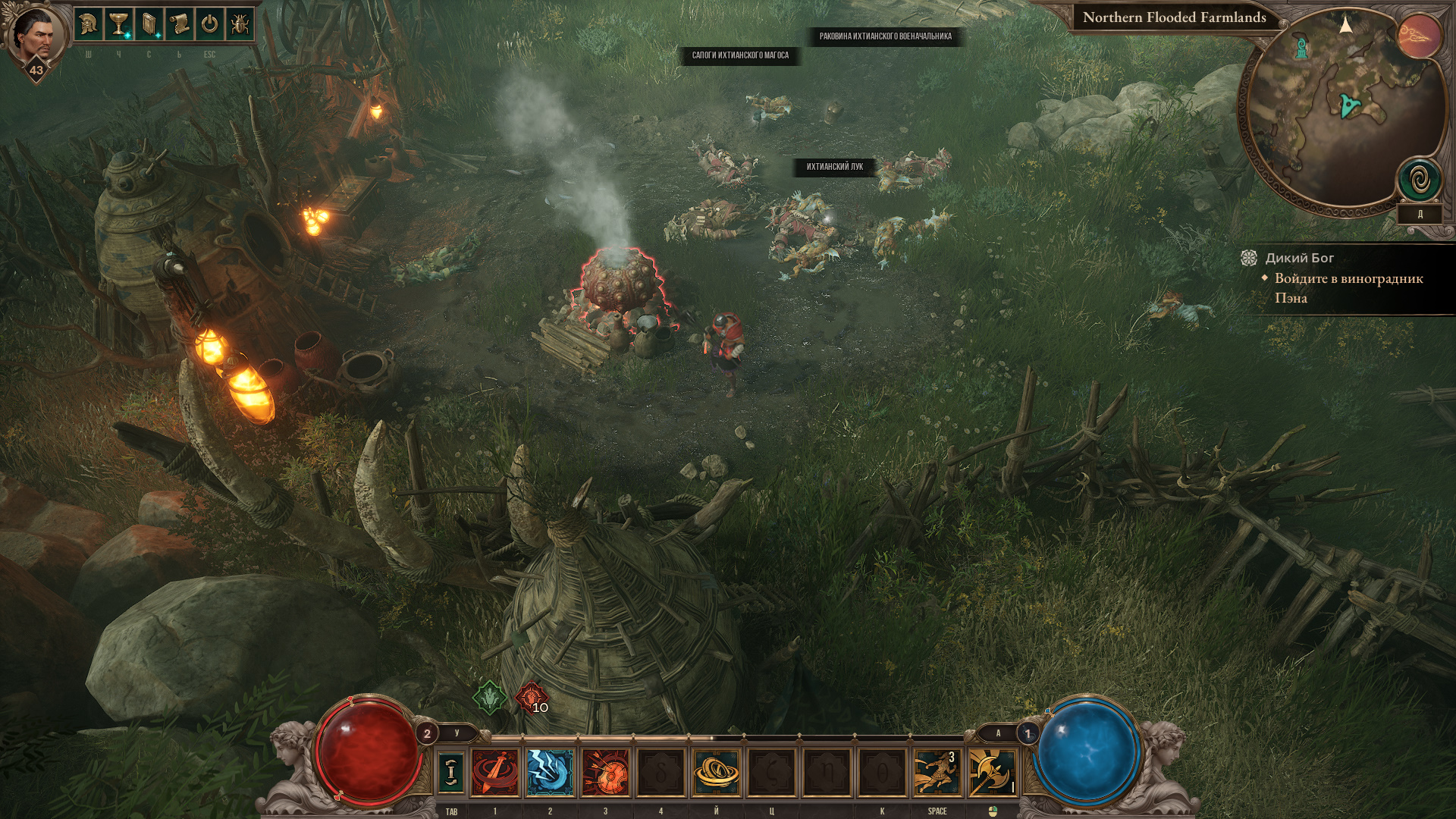This screenshot has height=819, width=1456.
Task: Click the beetle bug report icon
Action: coord(240,24)
